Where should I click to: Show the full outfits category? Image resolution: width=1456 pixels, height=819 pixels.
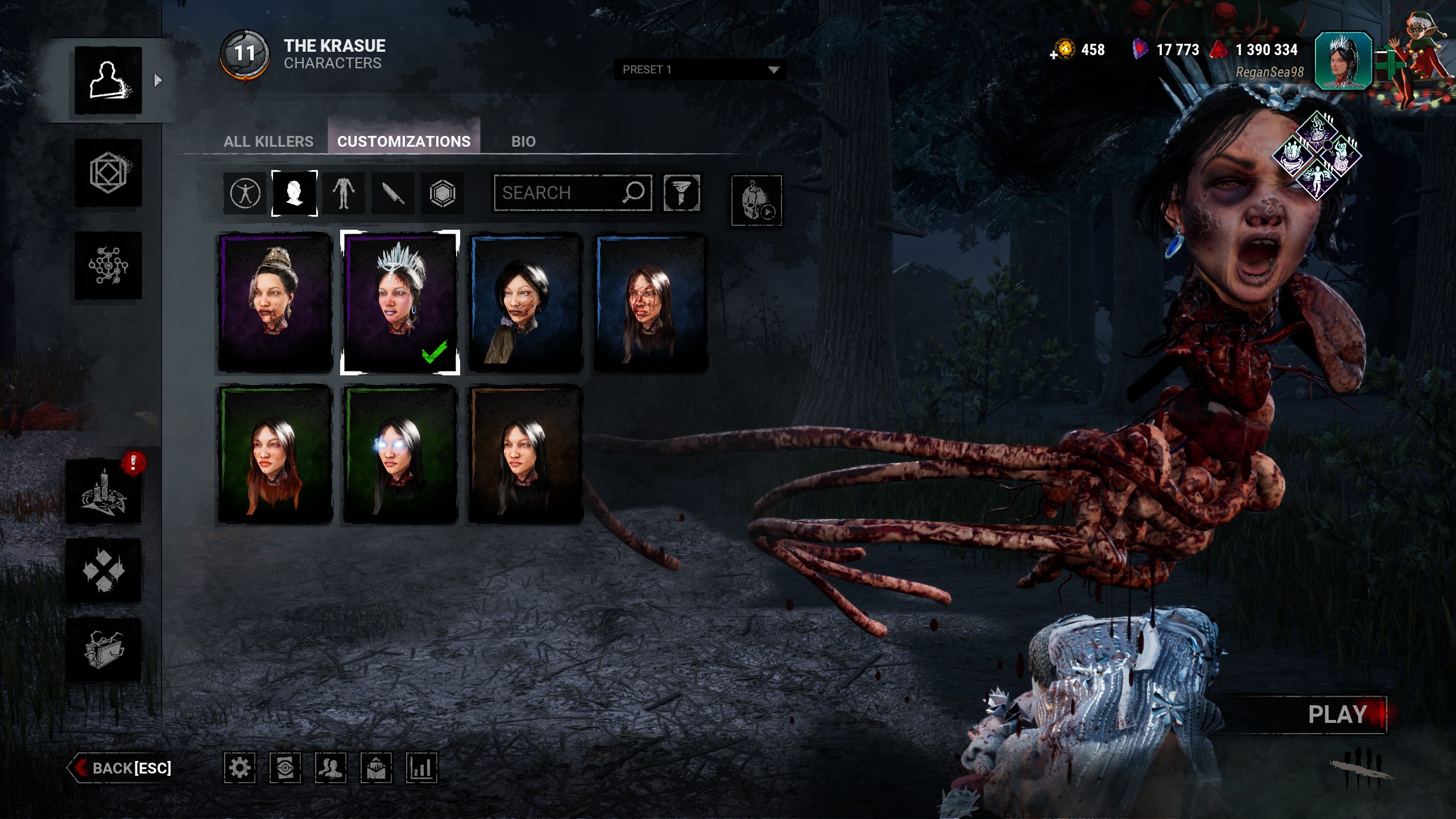245,193
